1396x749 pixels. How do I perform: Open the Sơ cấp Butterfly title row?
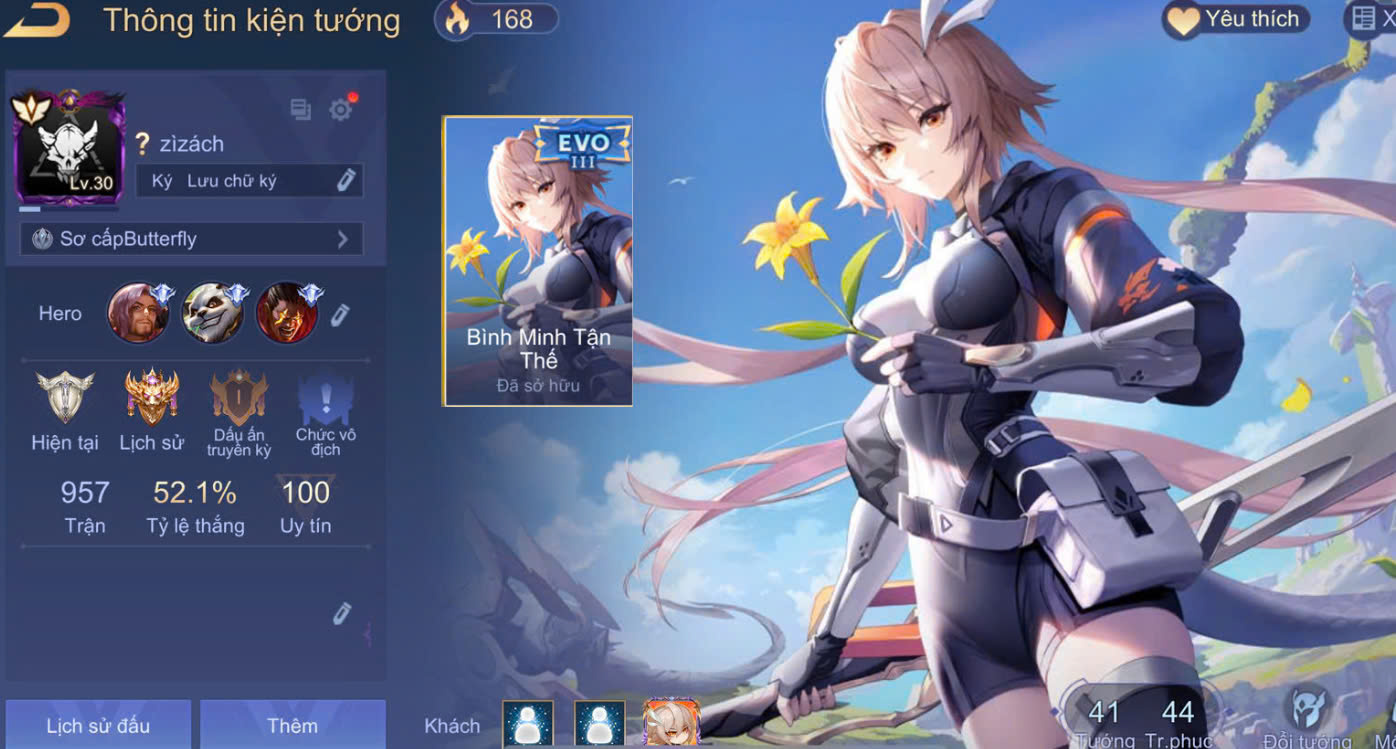191,239
